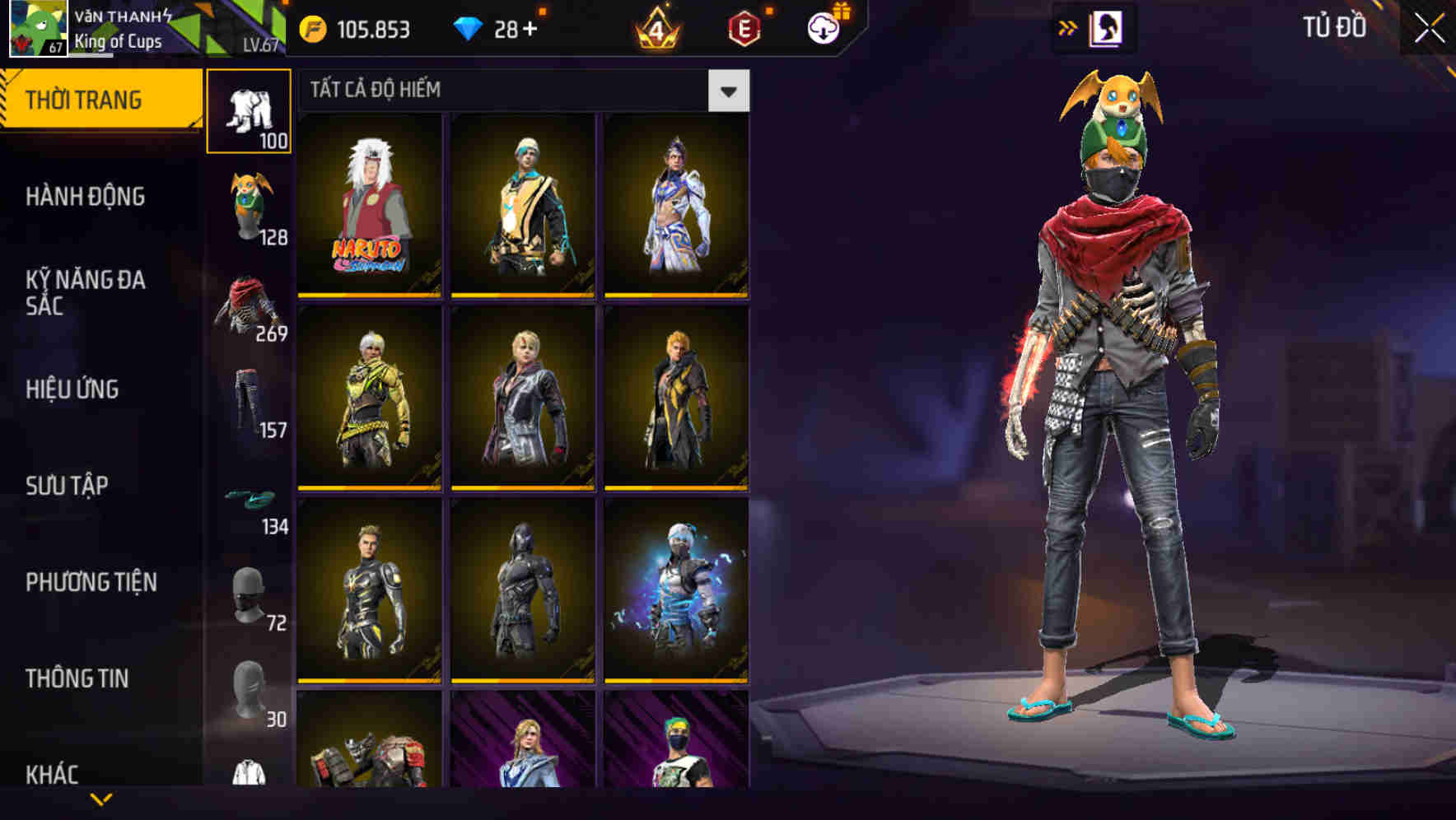Switch to the HÀNH ĐỘNG tab
The image size is (1456, 820).
click(x=85, y=197)
